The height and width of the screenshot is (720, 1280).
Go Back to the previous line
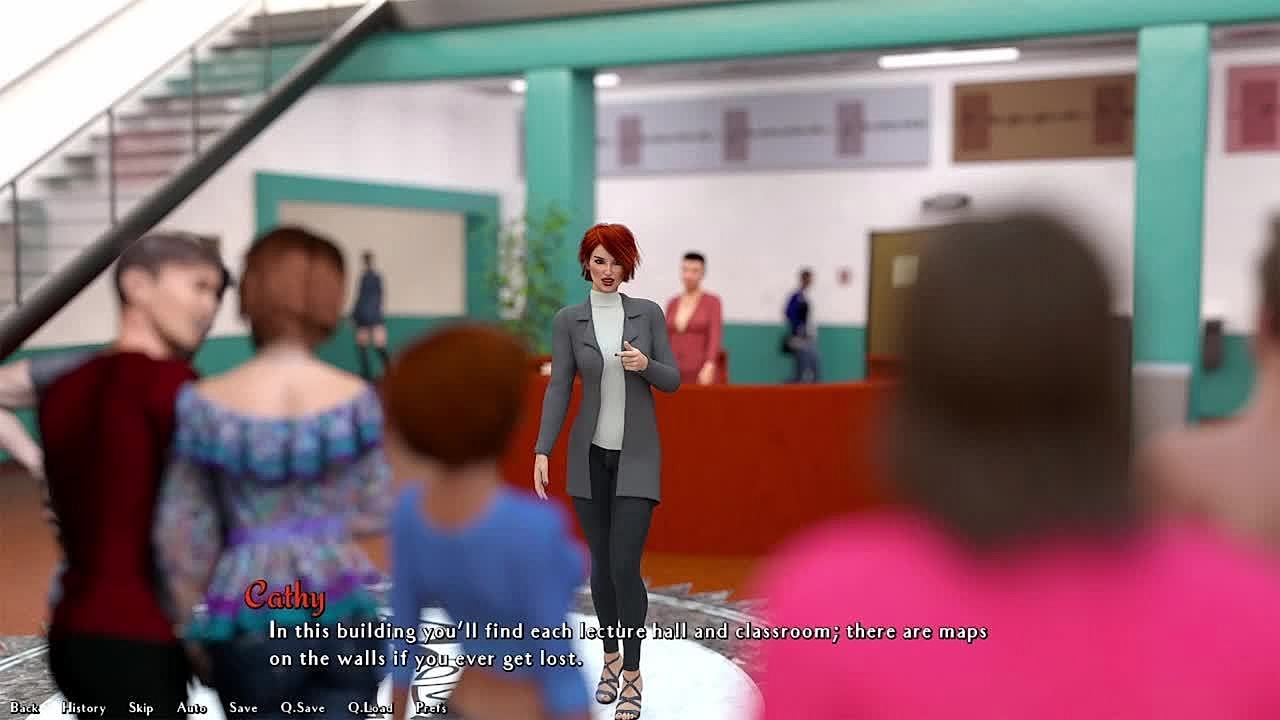[24, 707]
